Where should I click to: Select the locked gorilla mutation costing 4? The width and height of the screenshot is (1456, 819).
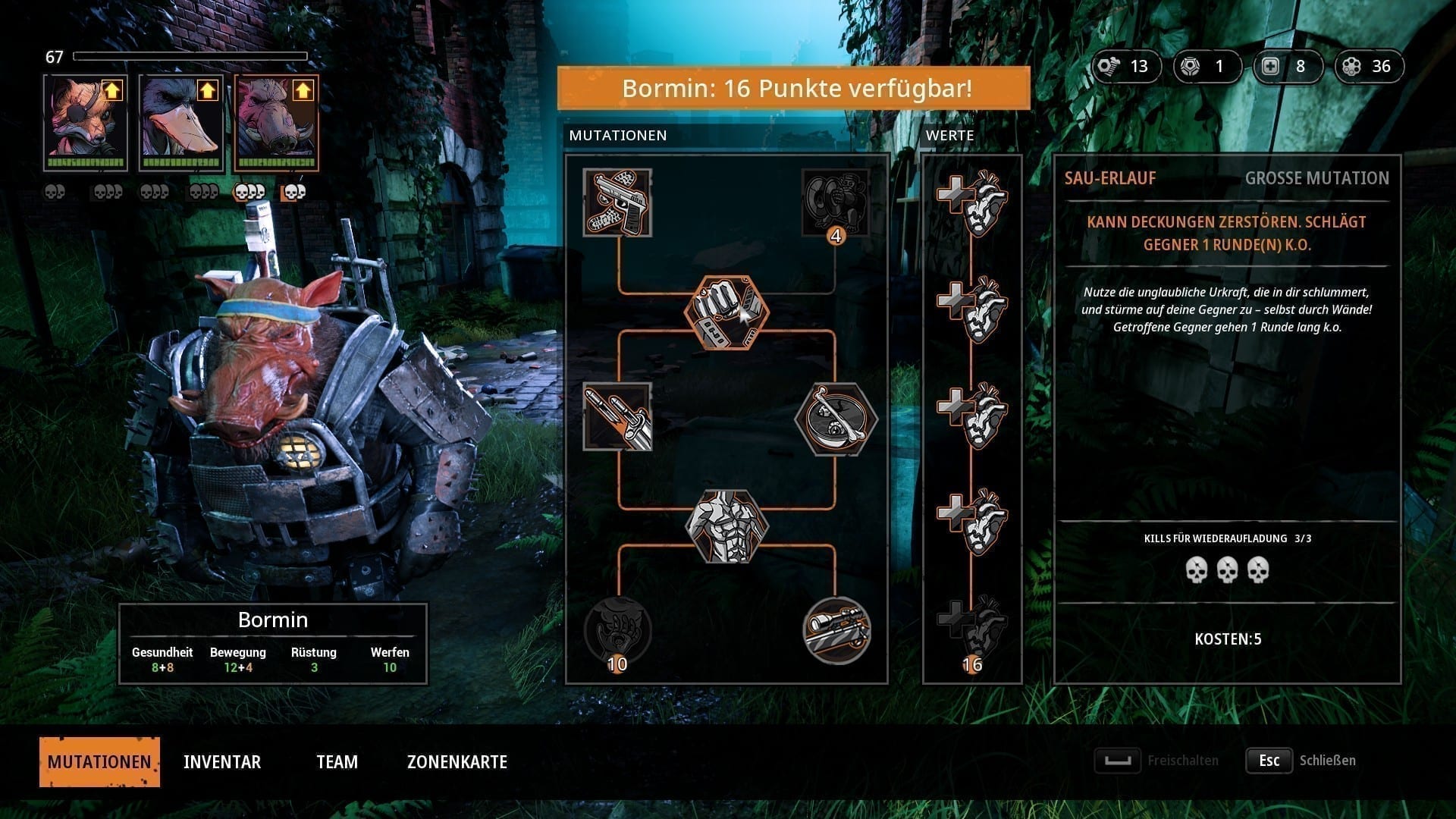(835, 202)
